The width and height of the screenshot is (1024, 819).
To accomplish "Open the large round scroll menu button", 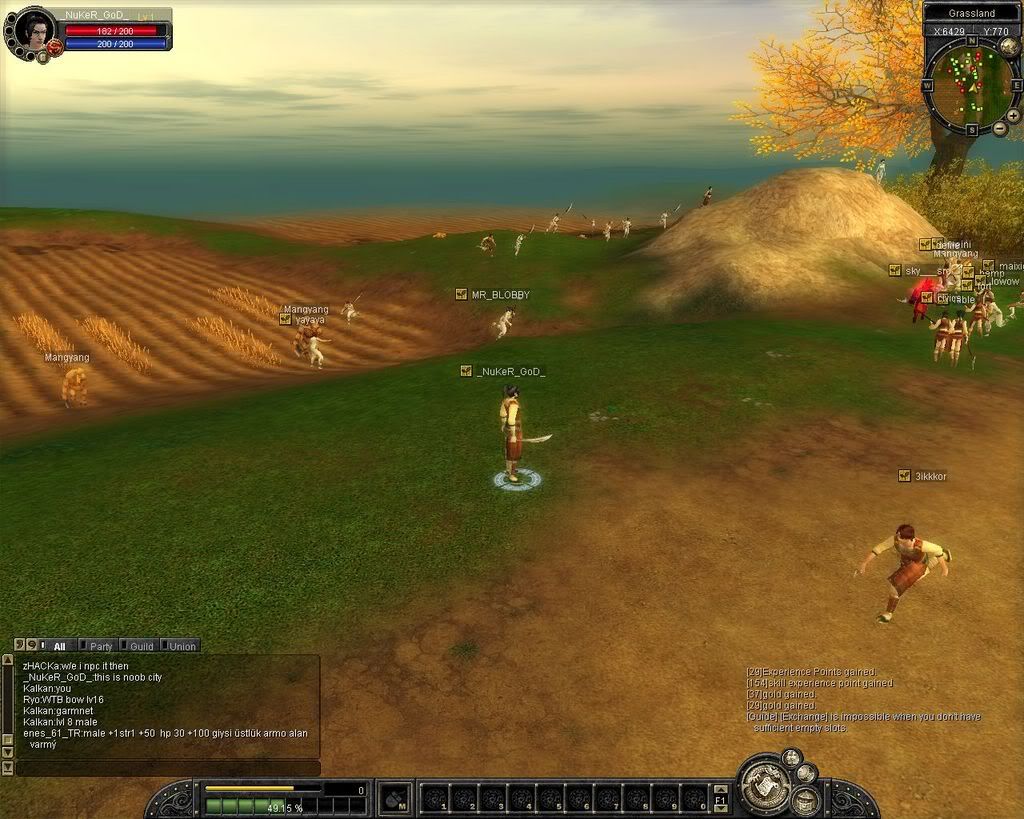I will [x=765, y=787].
